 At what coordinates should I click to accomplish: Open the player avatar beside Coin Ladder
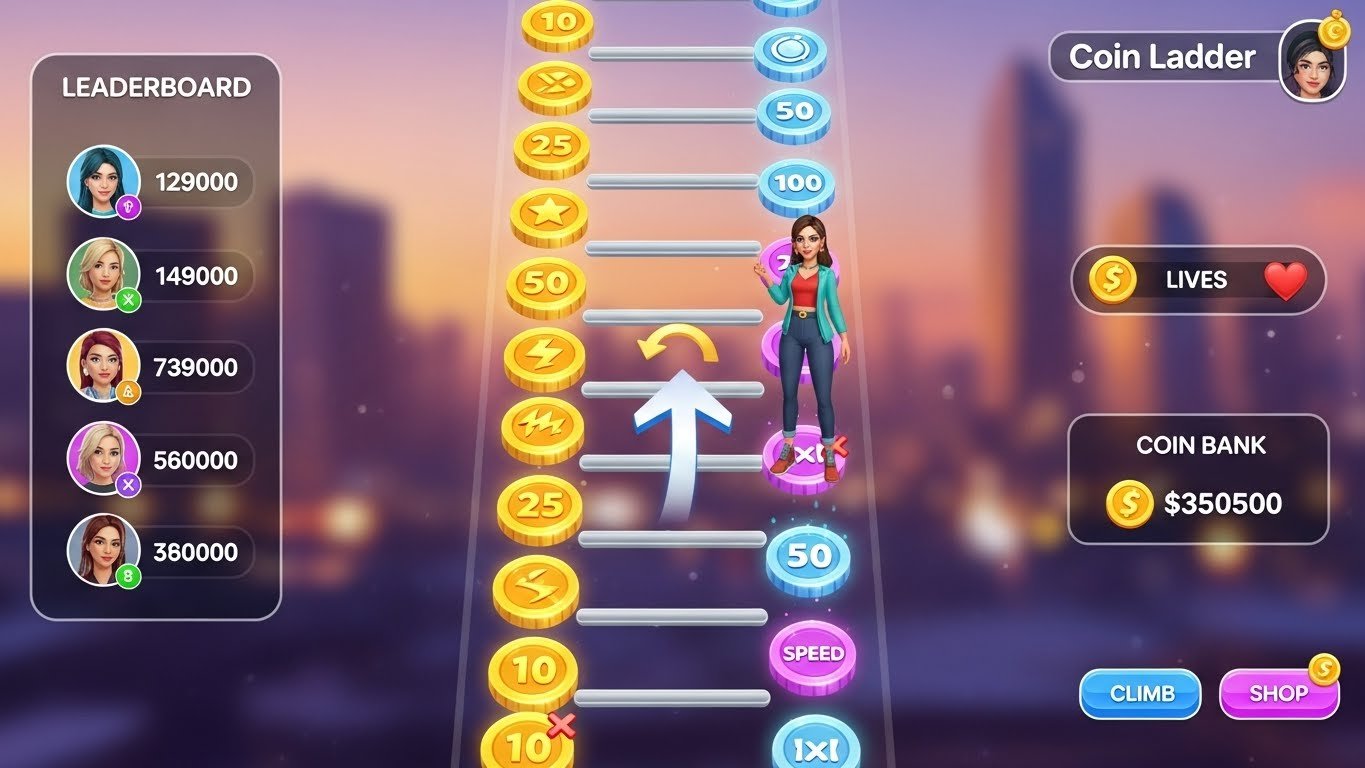coord(1312,61)
